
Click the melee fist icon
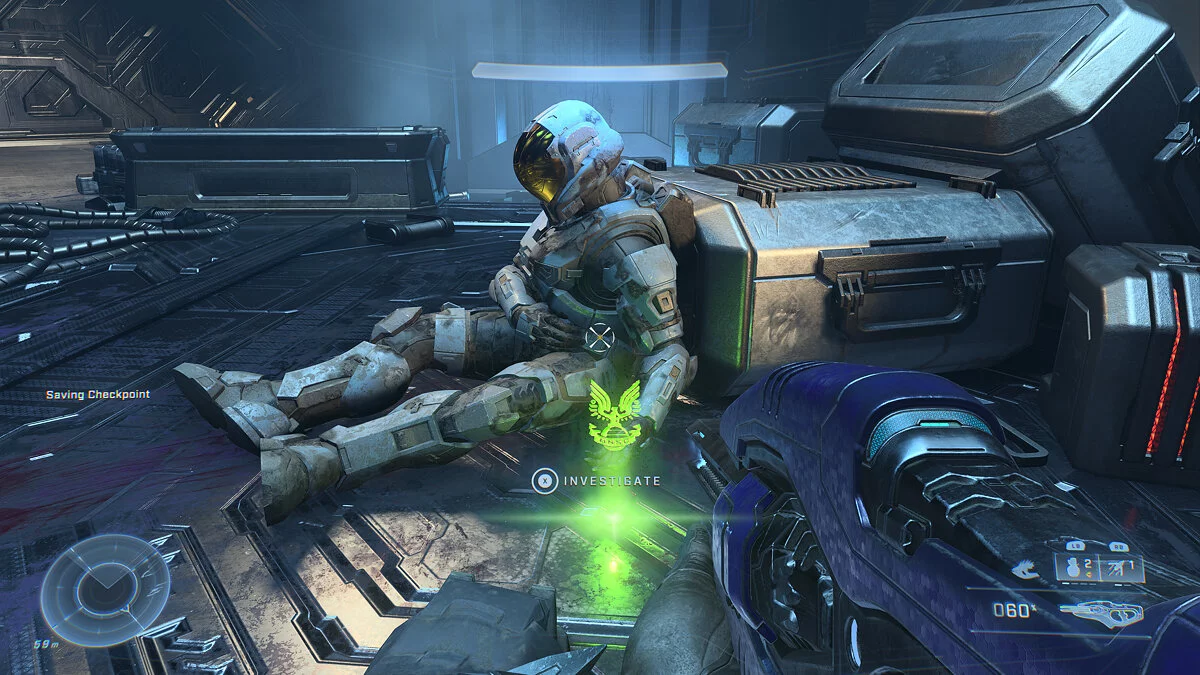[x=1025, y=569]
